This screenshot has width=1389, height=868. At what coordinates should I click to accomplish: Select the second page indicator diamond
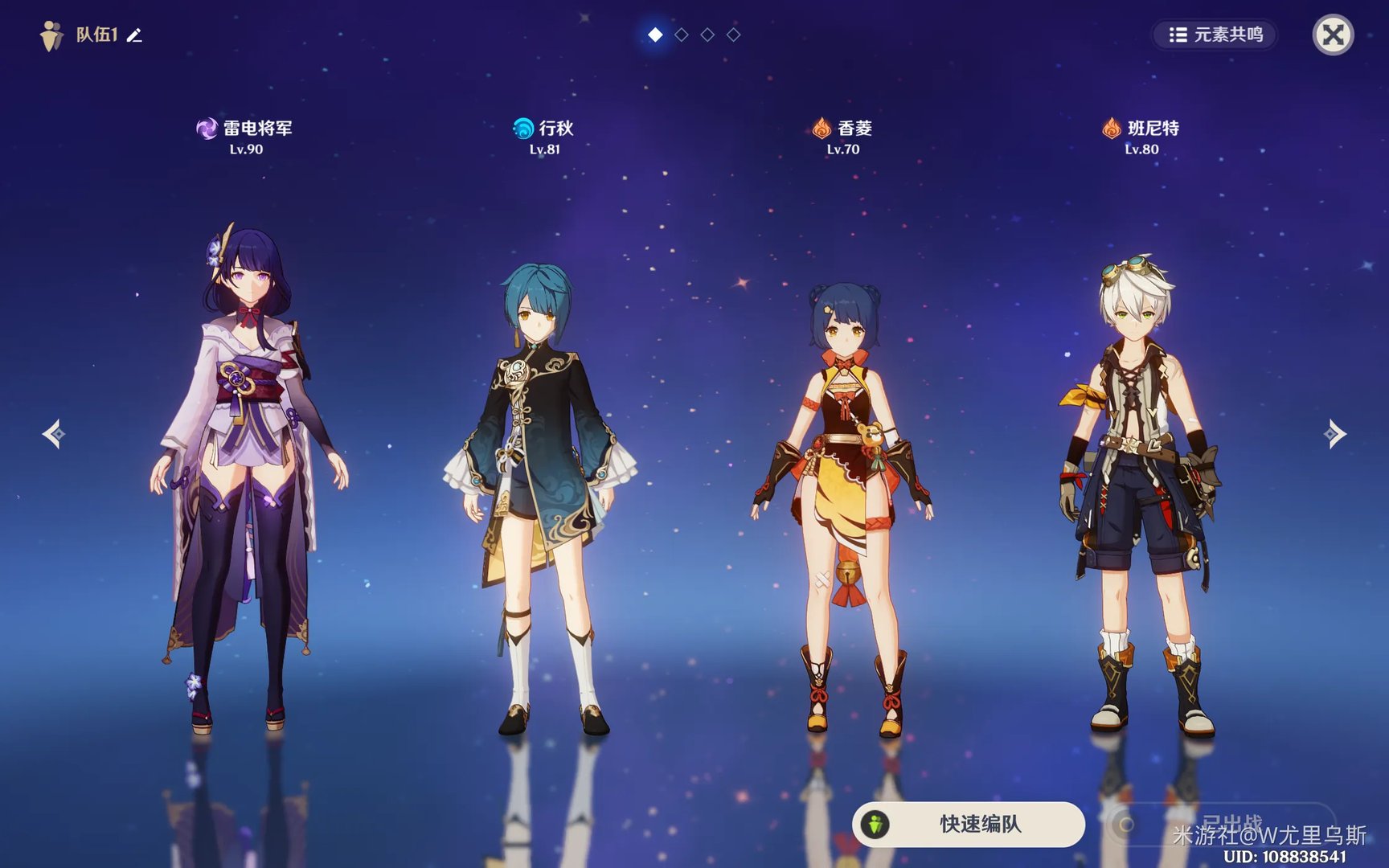coord(682,35)
